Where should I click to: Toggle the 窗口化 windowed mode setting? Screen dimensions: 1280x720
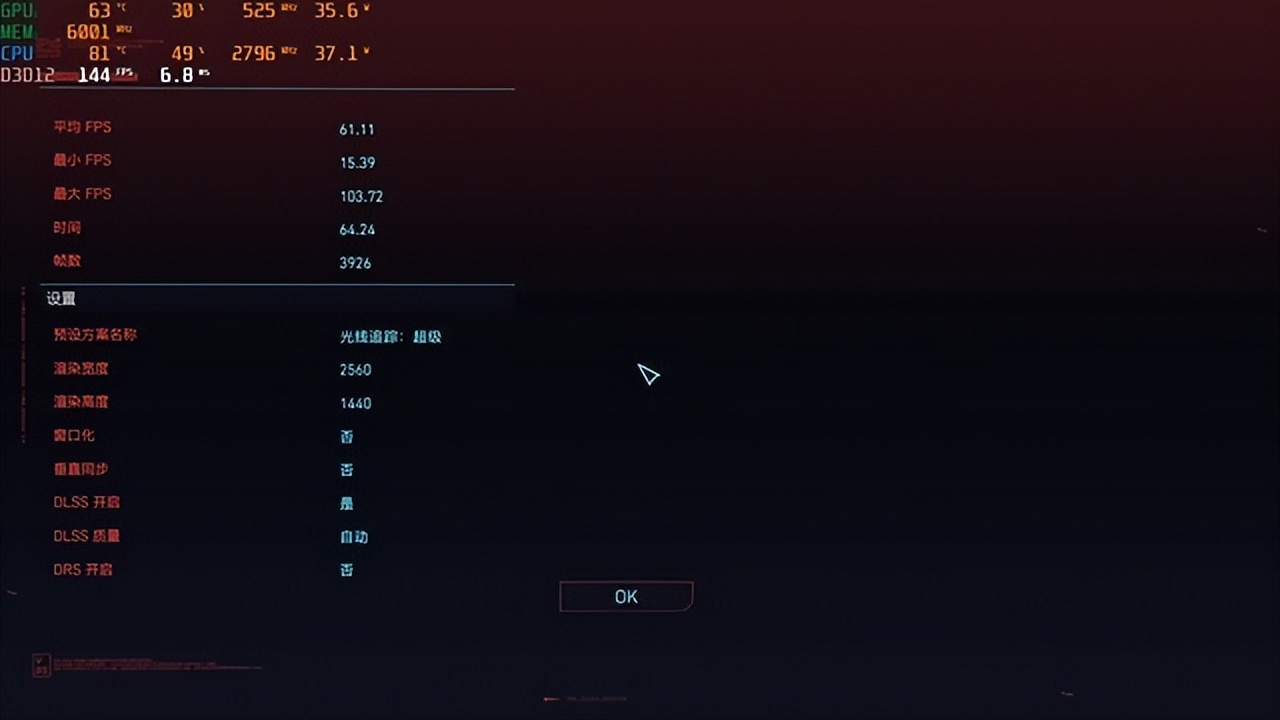click(347, 436)
